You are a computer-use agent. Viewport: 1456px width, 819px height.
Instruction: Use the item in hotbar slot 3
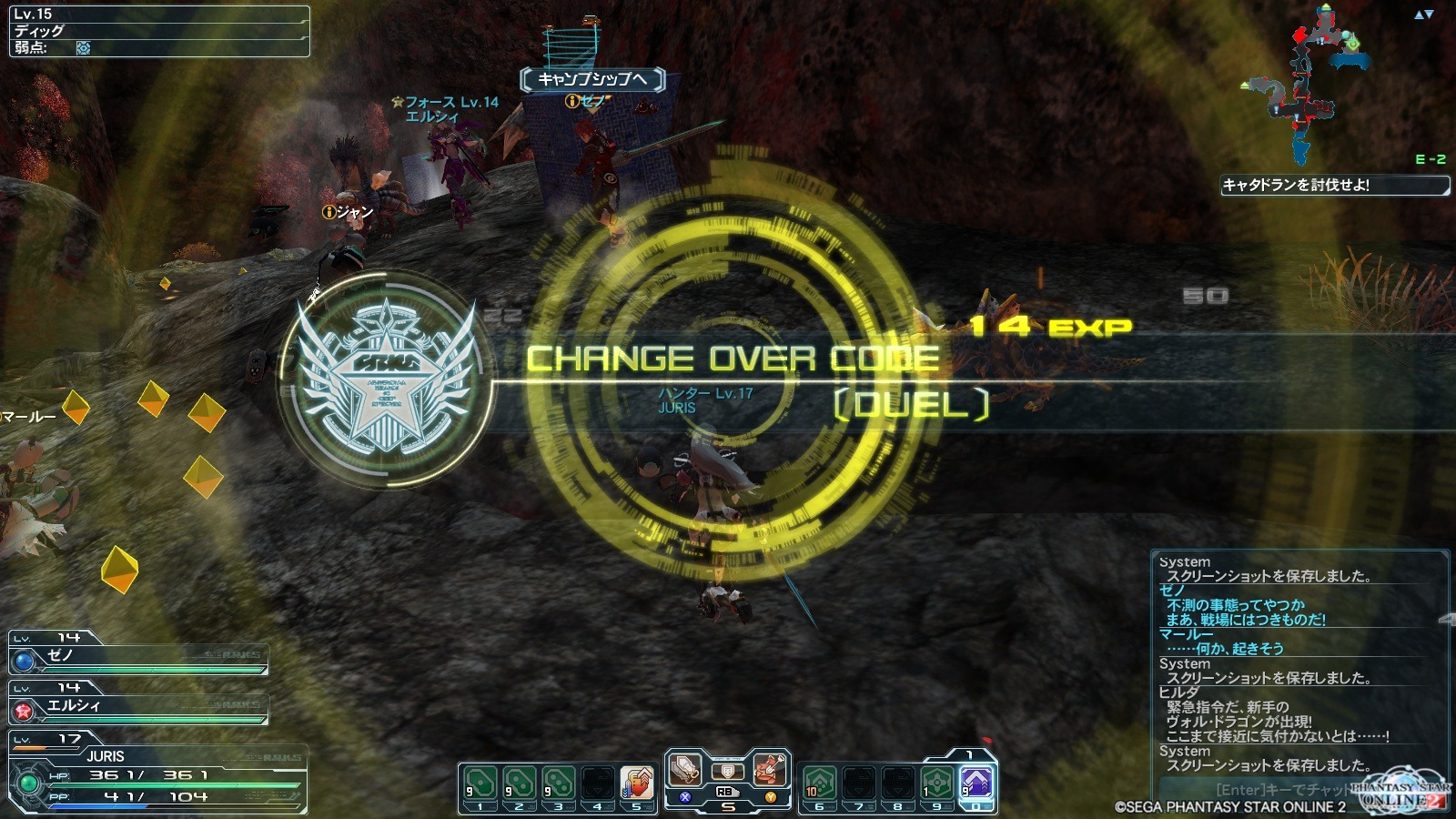(558, 784)
